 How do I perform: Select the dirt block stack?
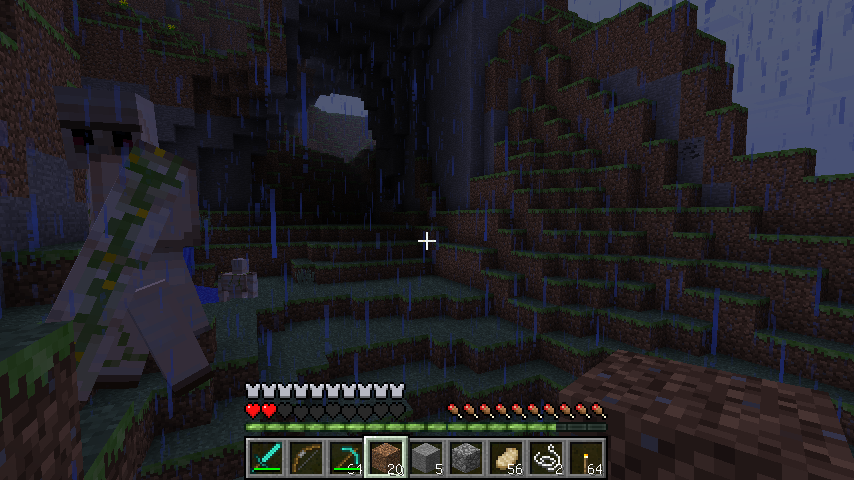(x=386, y=457)
